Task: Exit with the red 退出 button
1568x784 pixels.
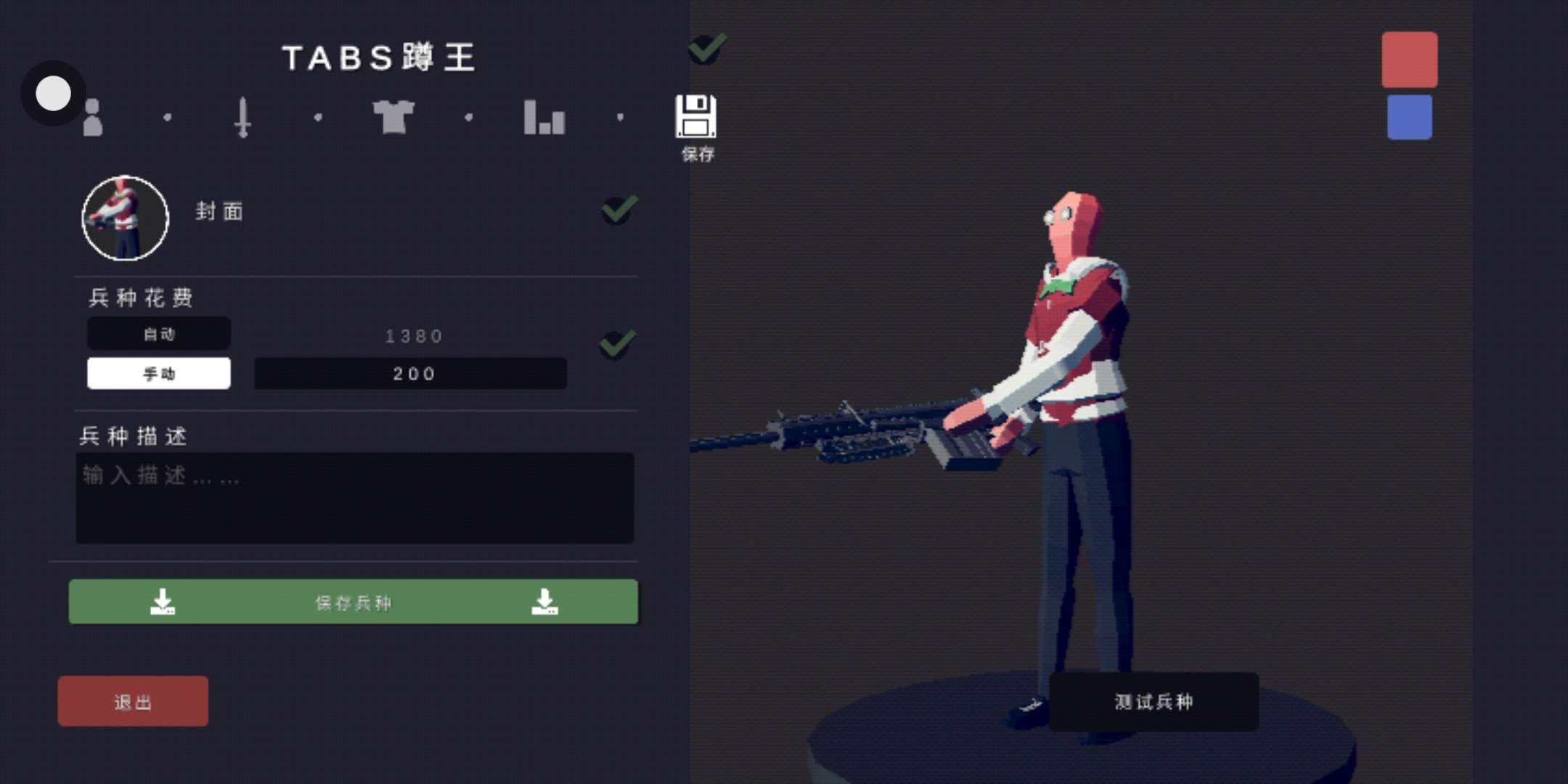Action: 133,701
